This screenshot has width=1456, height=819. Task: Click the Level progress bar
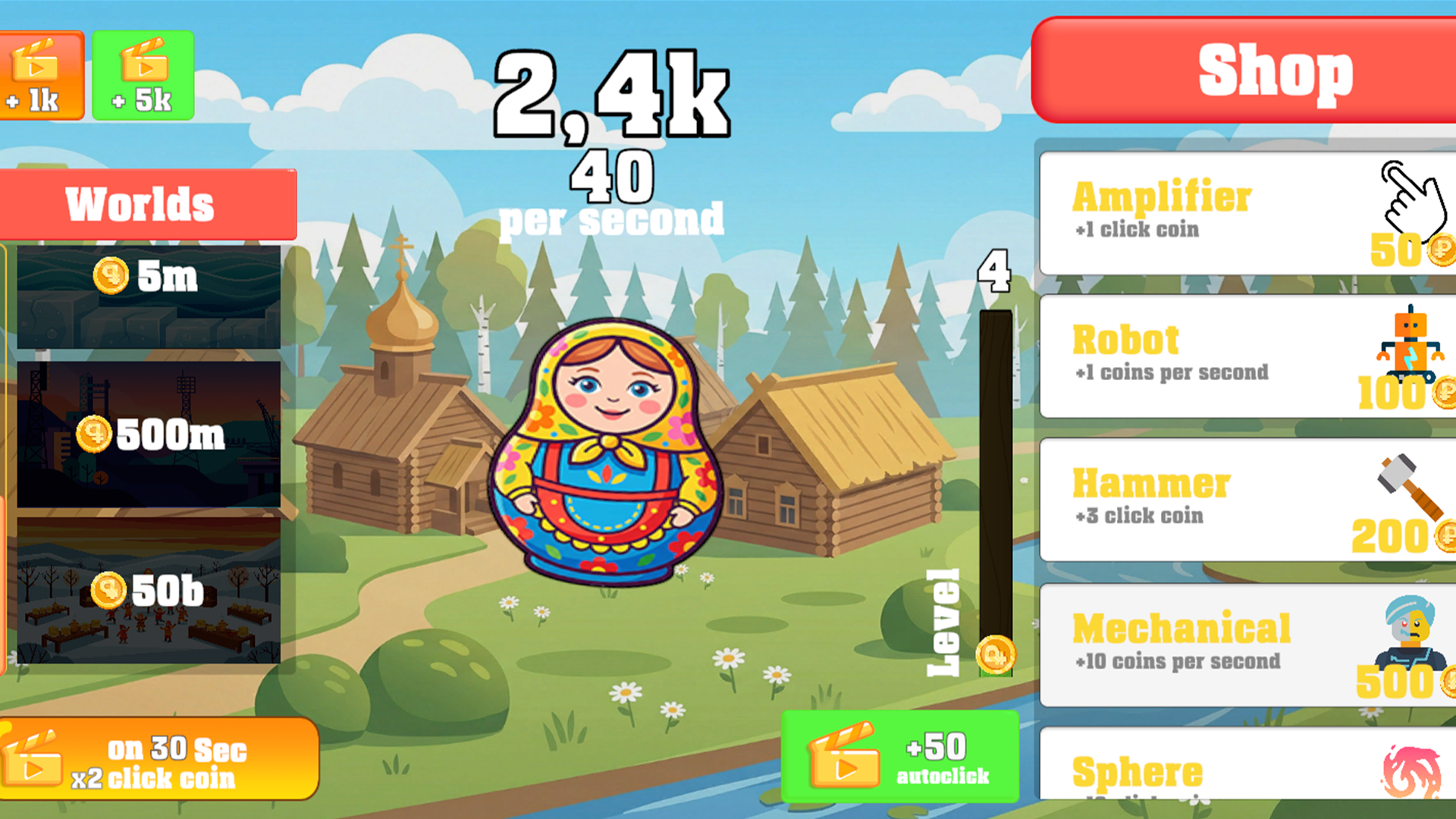[994, 493]
